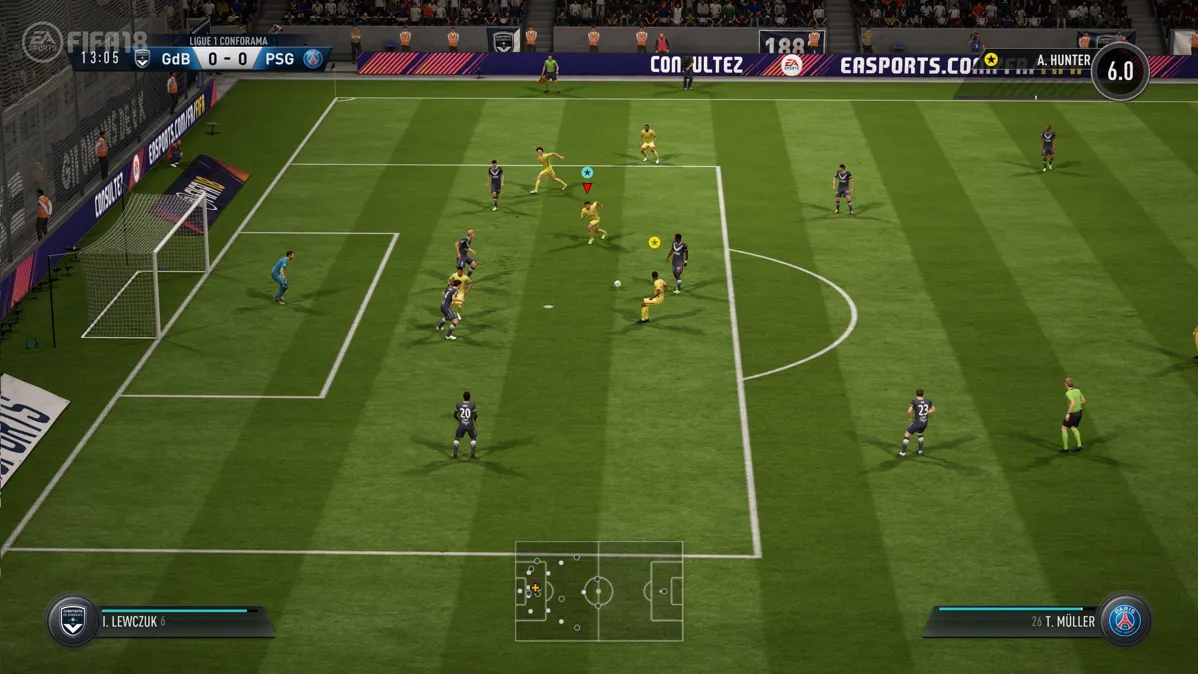Click the T. Müller player name panel

pos(1015,621)
